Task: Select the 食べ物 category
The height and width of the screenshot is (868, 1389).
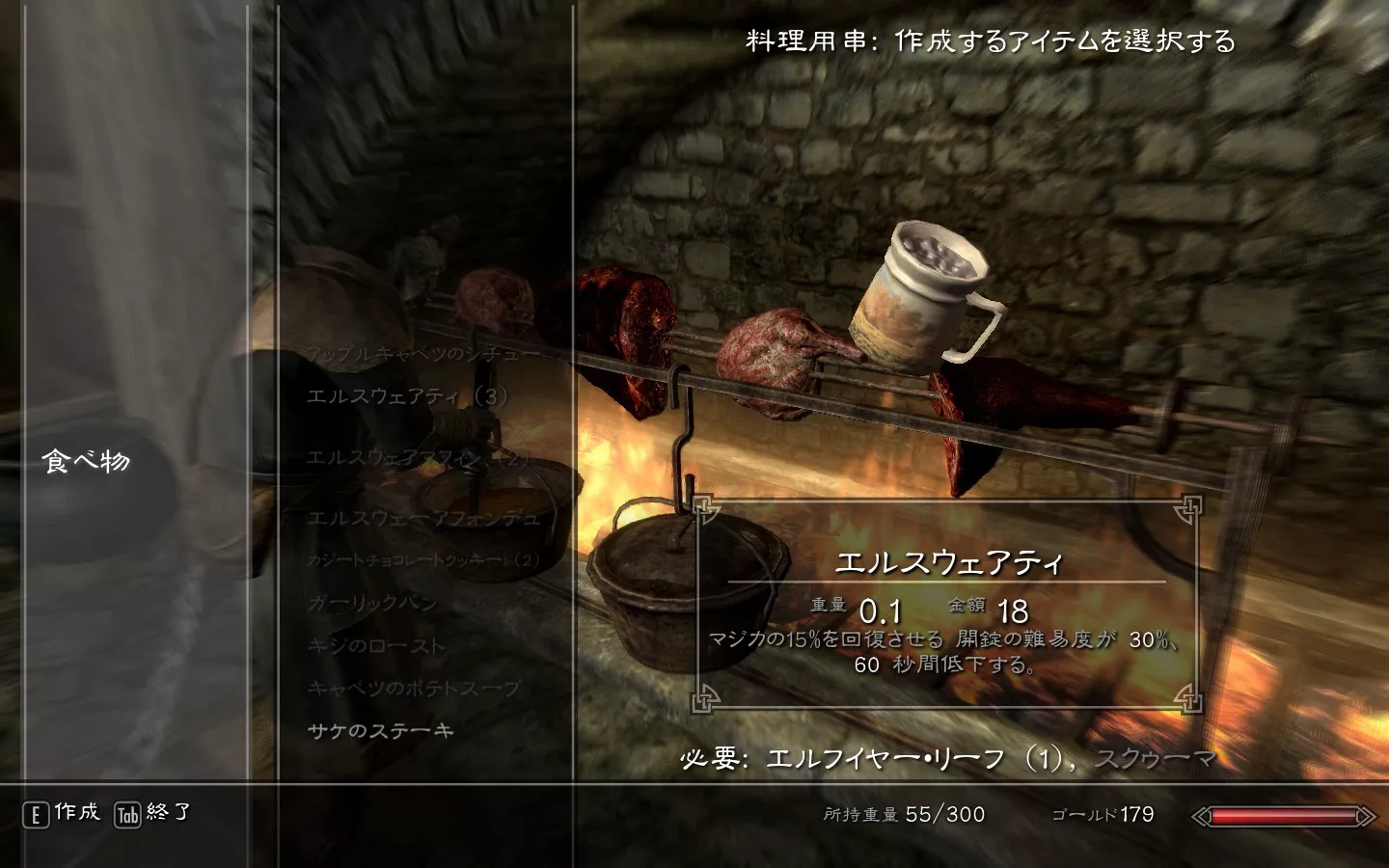Action: point(86,461)
